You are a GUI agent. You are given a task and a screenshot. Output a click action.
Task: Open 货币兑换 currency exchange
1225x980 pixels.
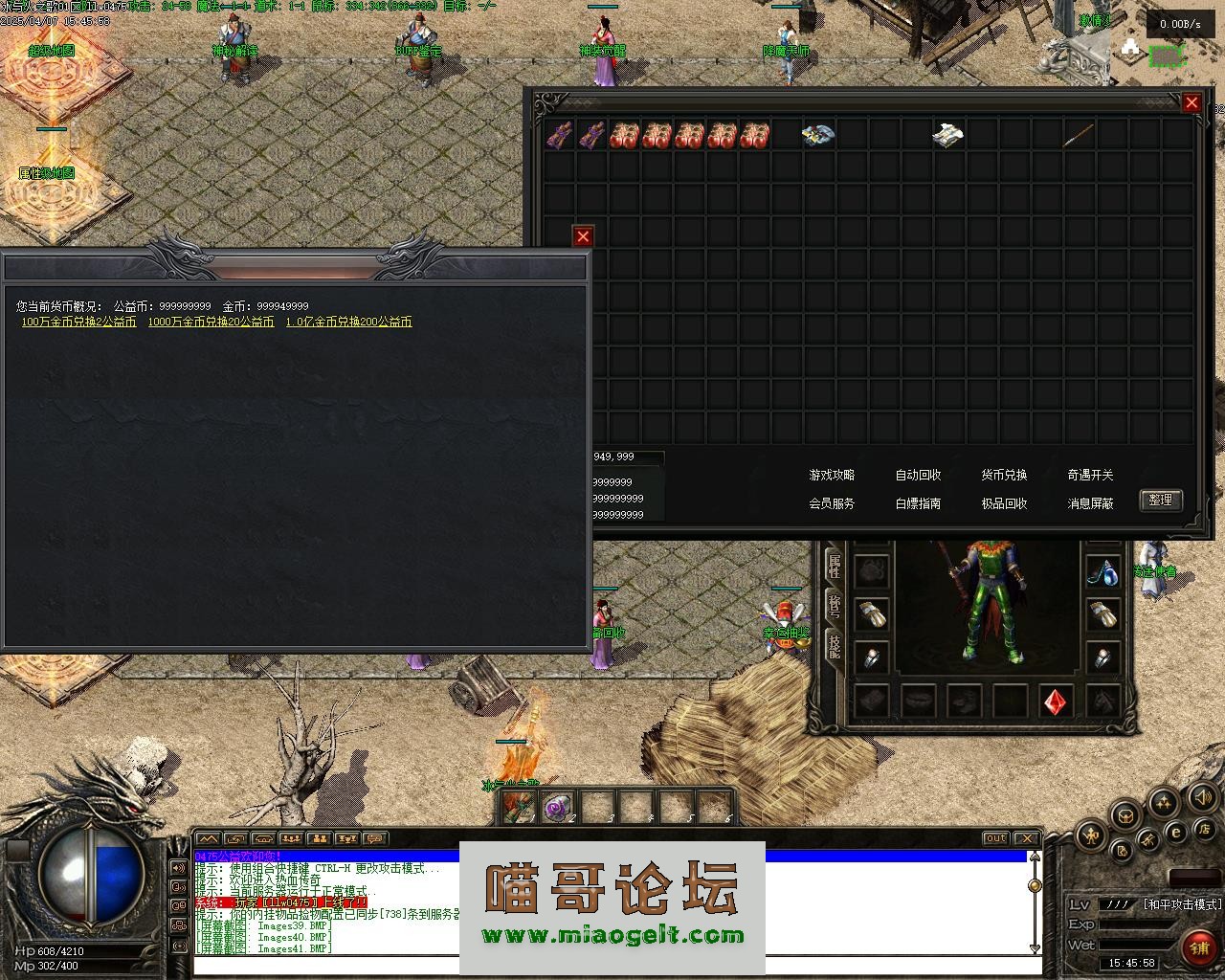1004,475
